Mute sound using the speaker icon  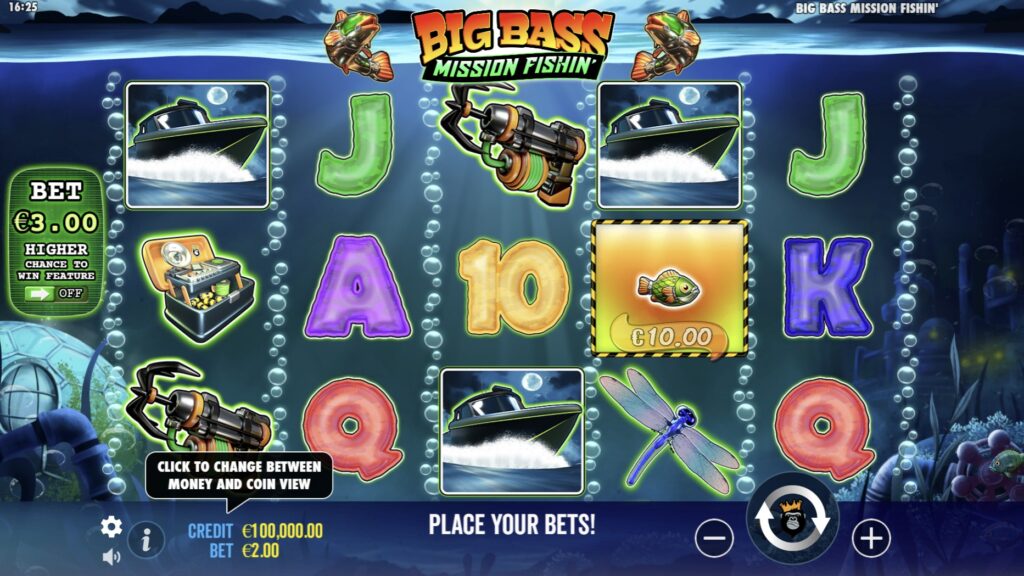[111, 556]
